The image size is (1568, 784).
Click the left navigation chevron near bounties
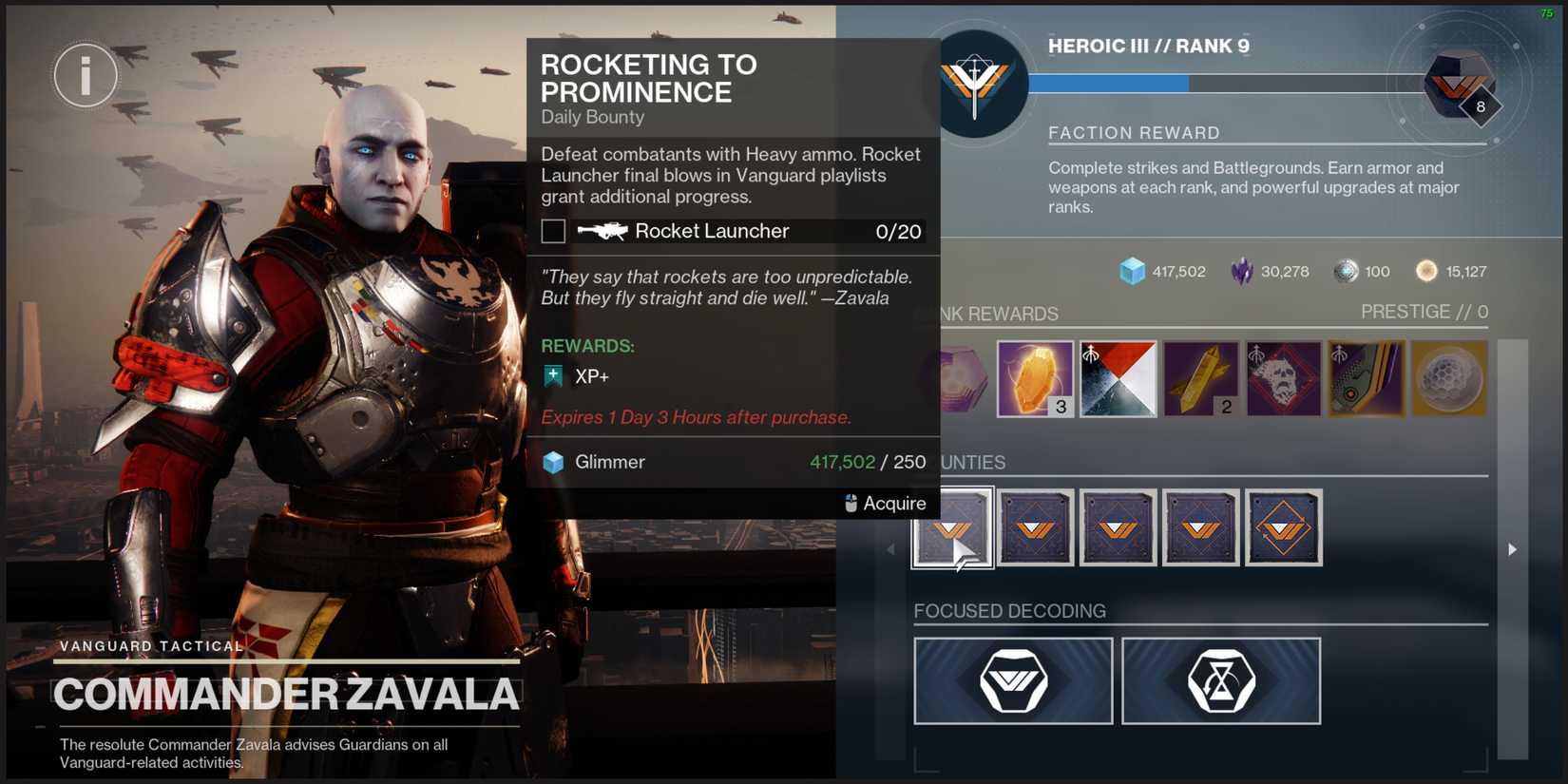point(890,548)
